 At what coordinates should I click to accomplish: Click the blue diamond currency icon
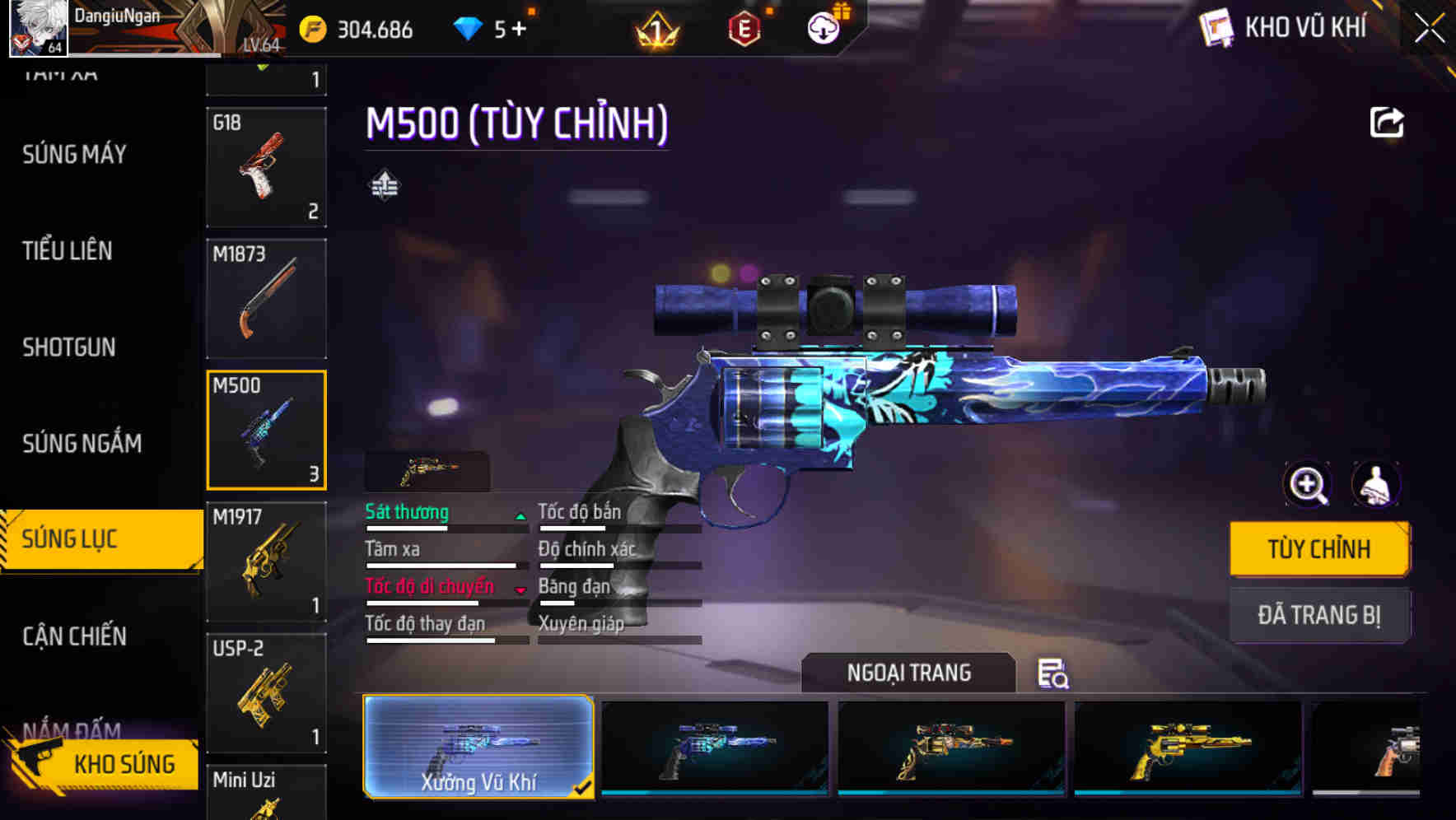point(467,27)
